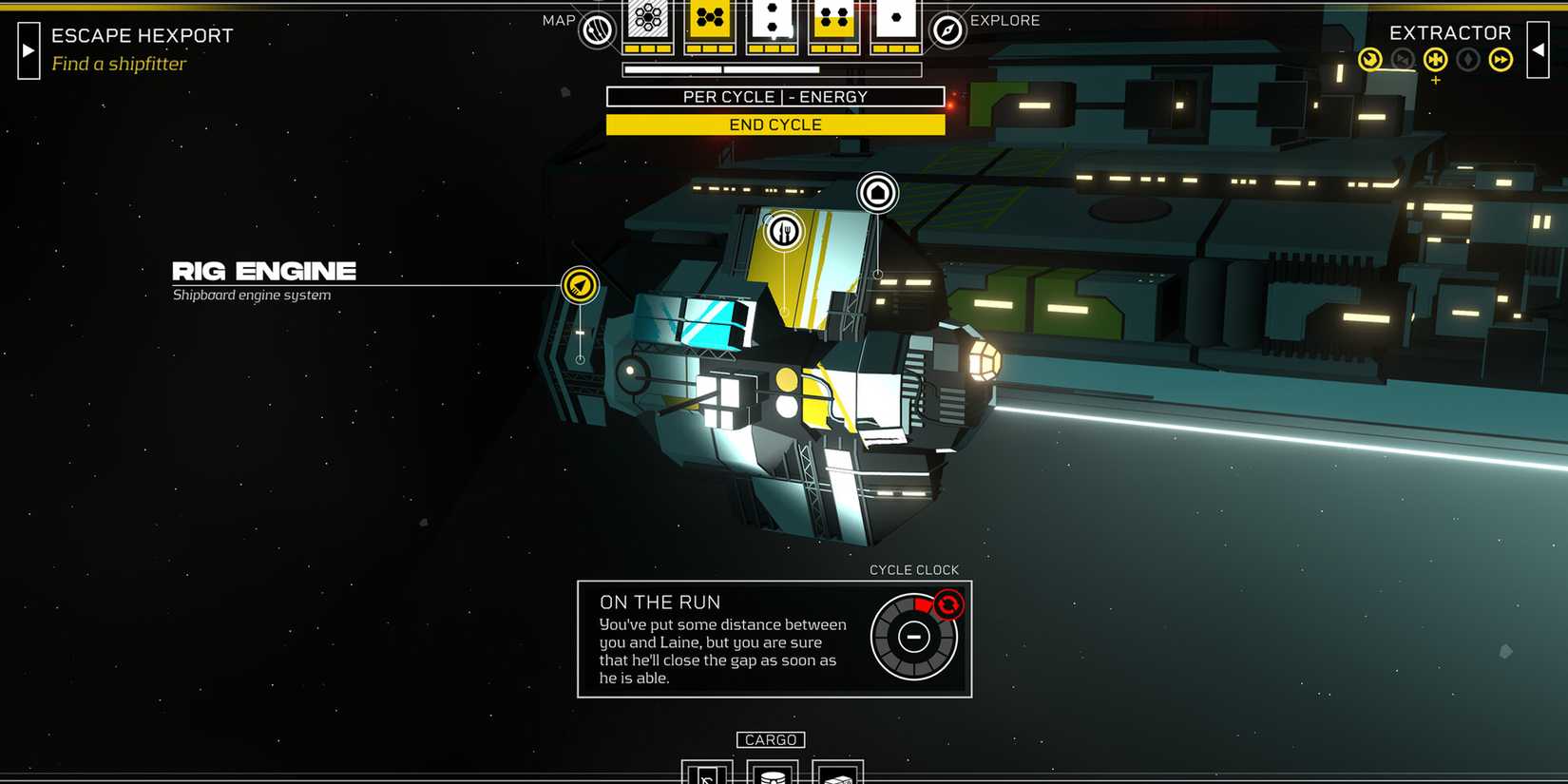Open the map with the globe icon
1568x784 pixels.
tap(596, 29)
